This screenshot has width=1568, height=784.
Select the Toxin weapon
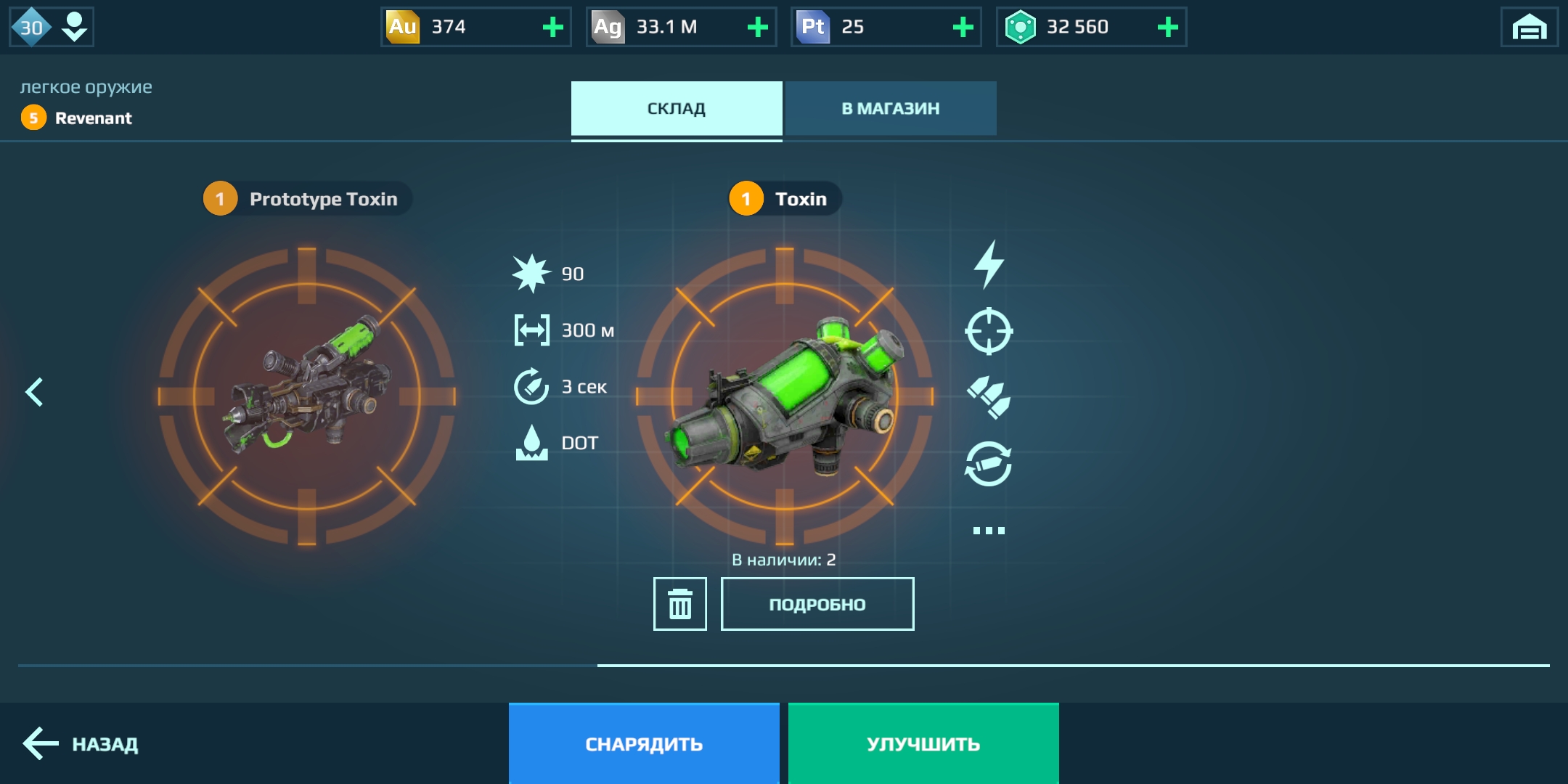[784, 396]
